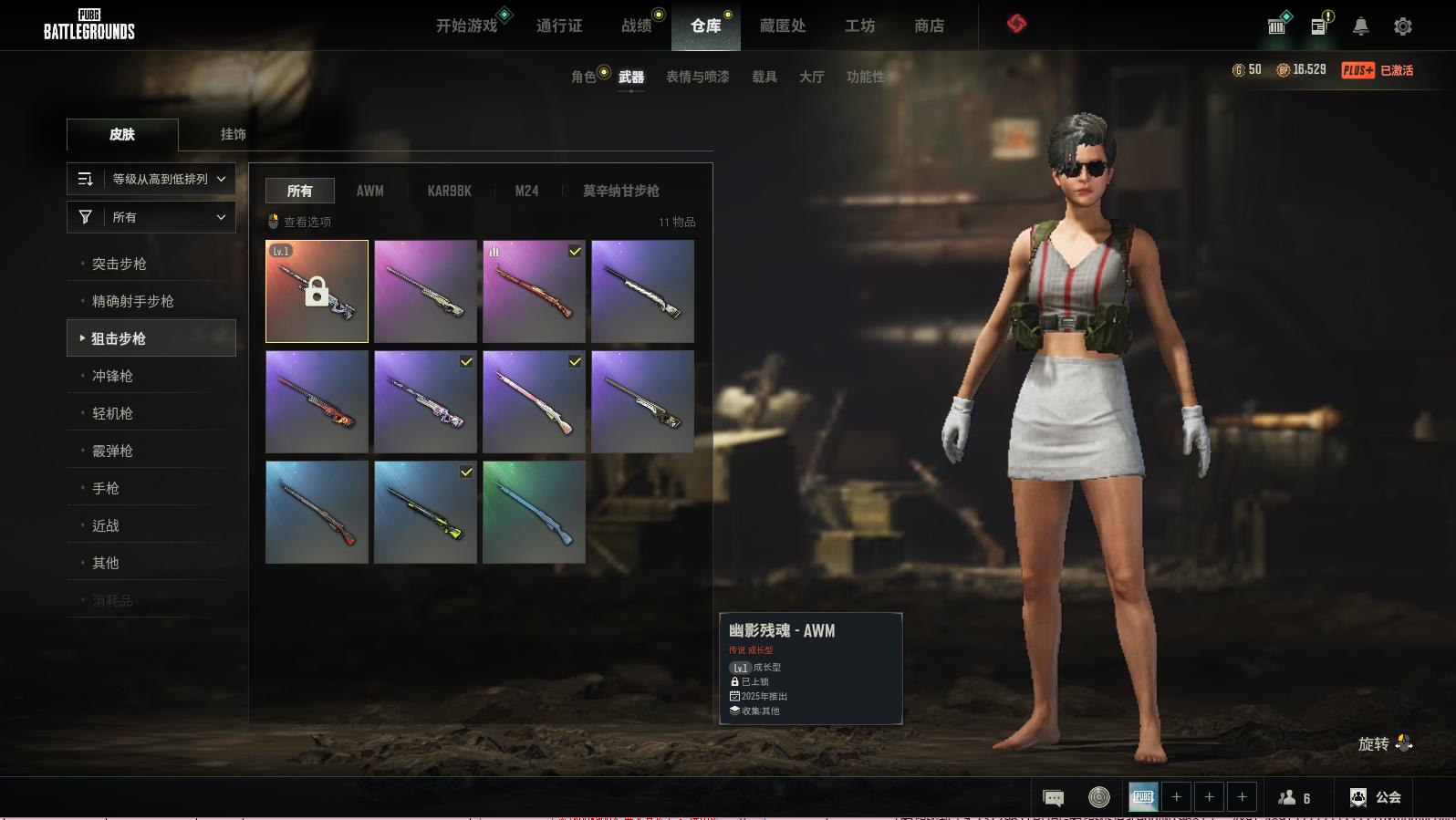The image size is (1456, 820).
Task: Switch to the 载具 sub-tab
Action: (764, 77)
